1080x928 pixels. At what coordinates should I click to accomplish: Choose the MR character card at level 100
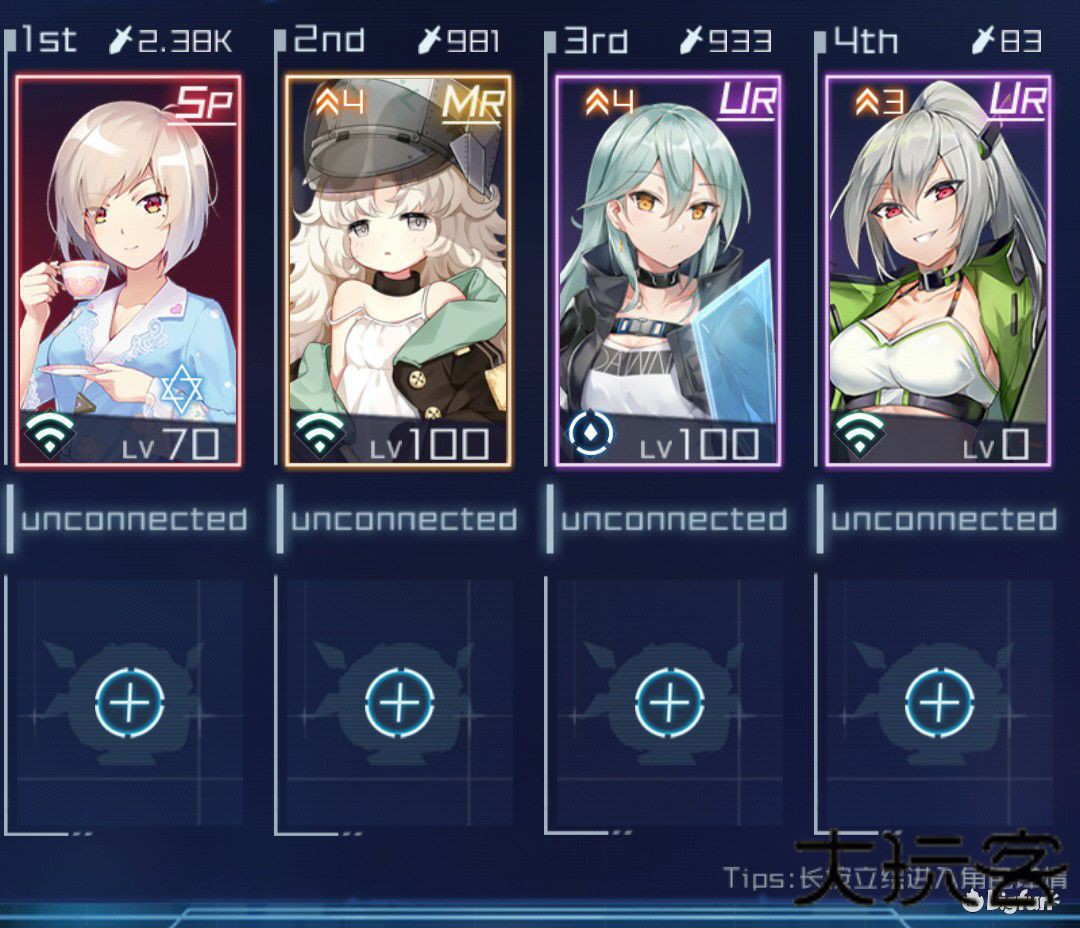[398, 270]
